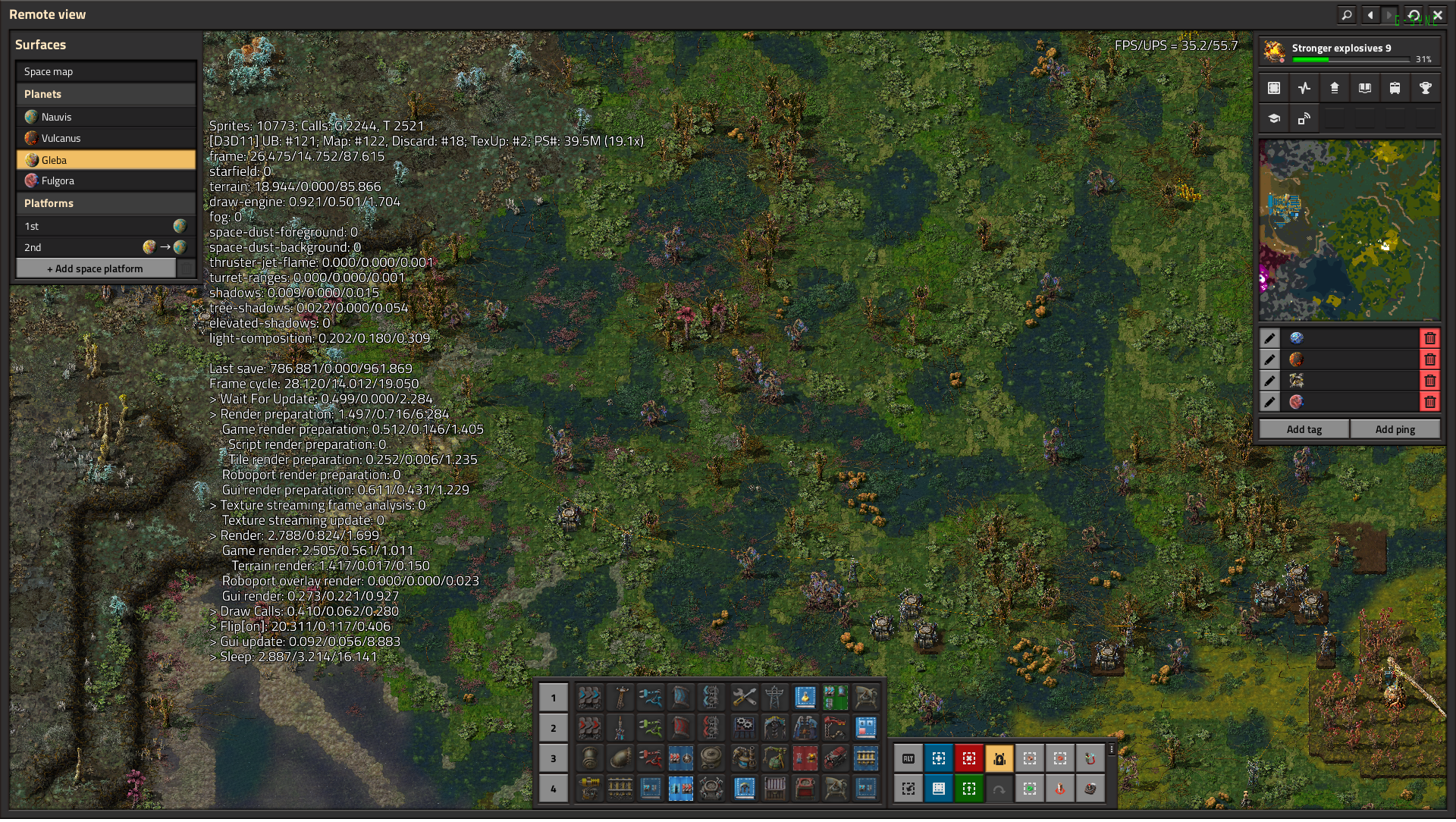Click the Add space platform button
Screen dimensions: 1456x822
coord(96,269)
